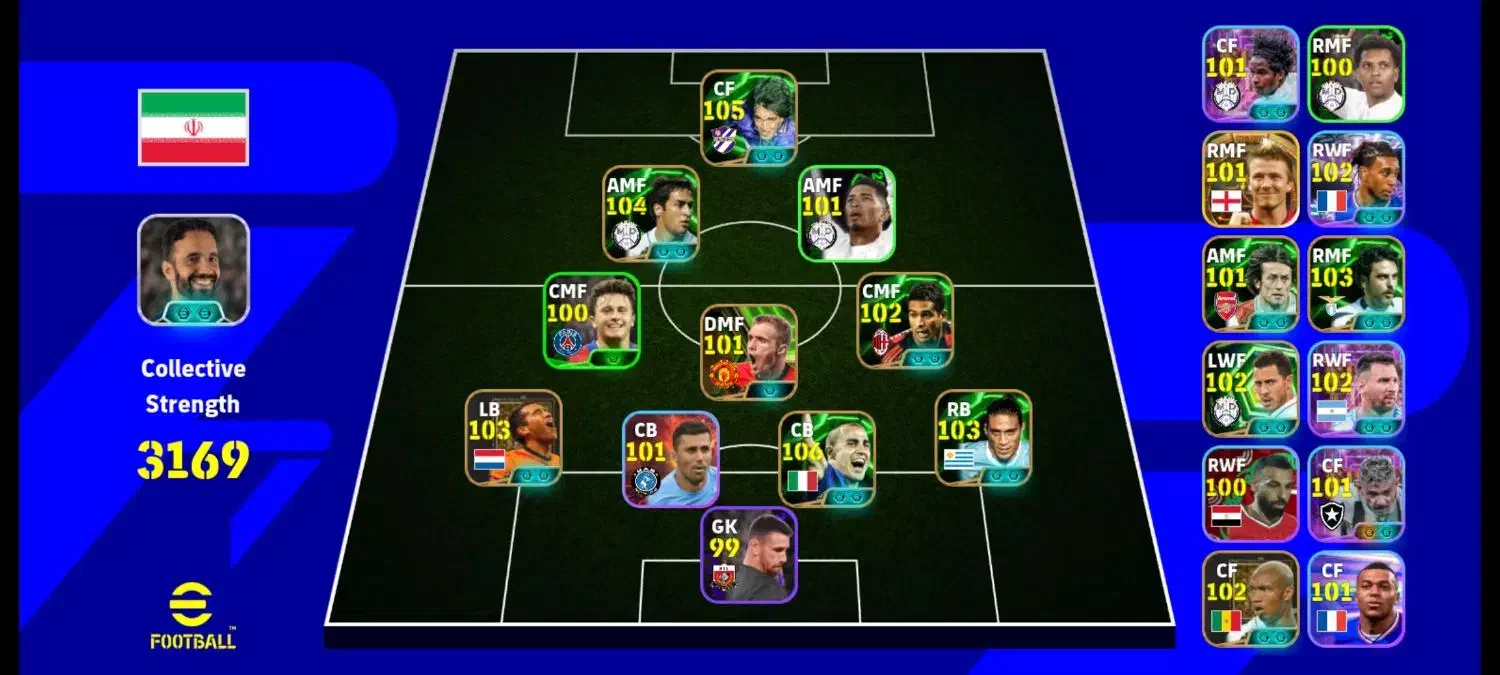This screenshot has height=675, width=1500.
Task: Pick the RB 103 Uruguay card
Action: pos(983,437)
